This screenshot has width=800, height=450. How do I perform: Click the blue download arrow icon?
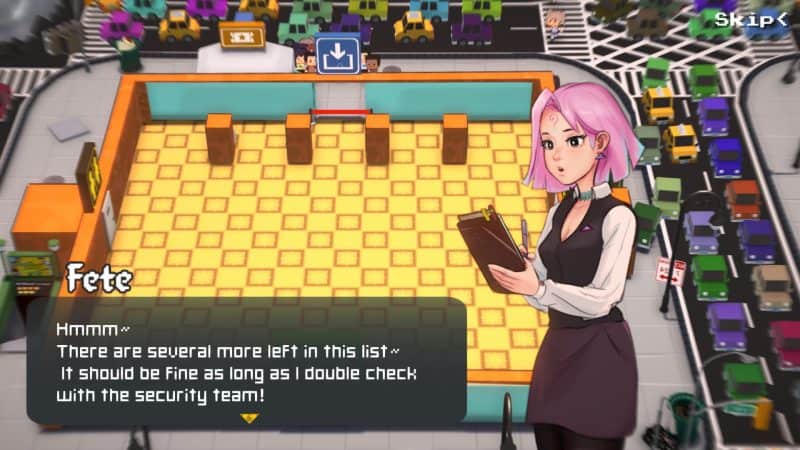337,54
